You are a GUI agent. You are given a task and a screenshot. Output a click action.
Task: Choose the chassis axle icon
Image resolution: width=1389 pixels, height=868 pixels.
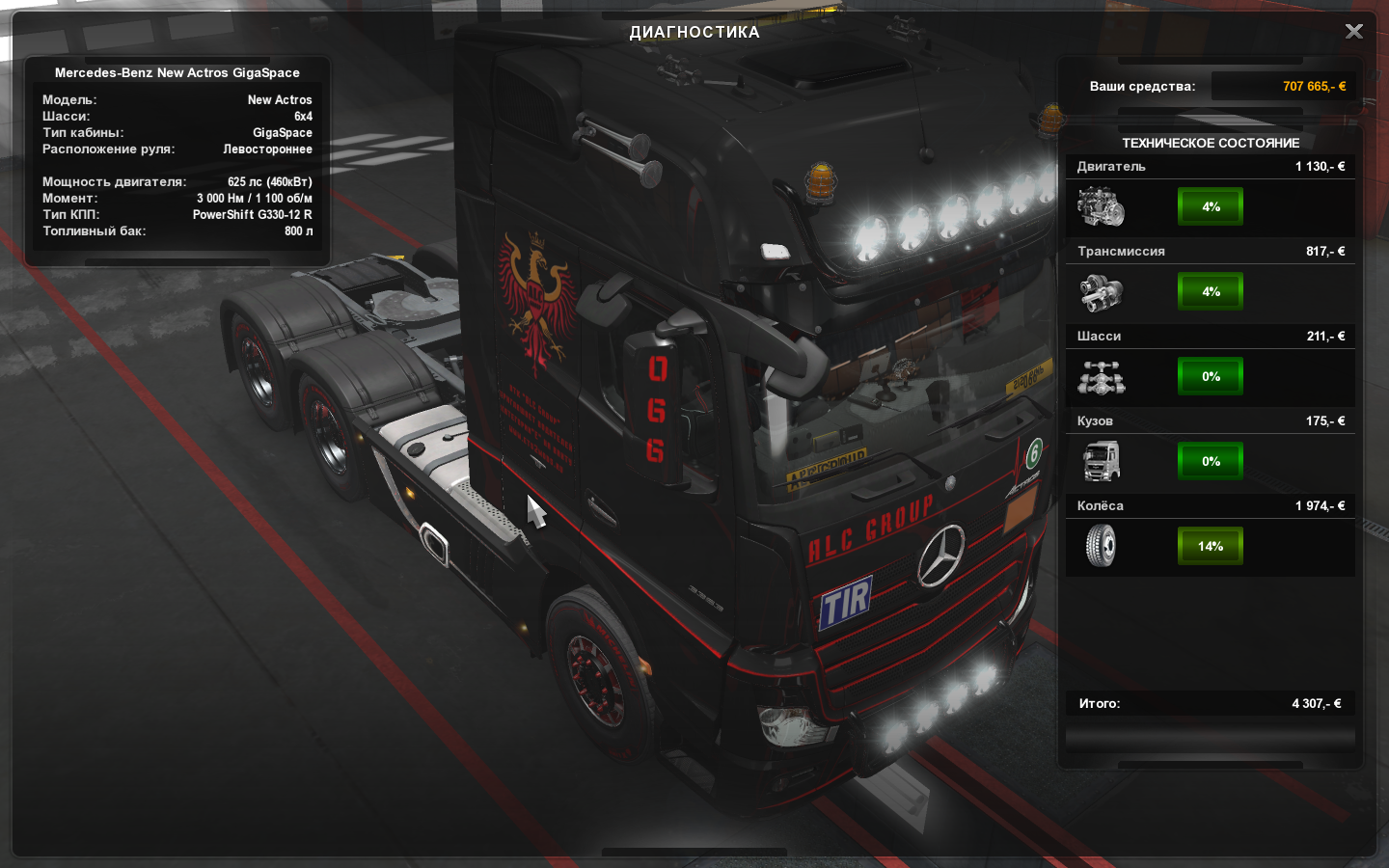tap(1101, 377)
